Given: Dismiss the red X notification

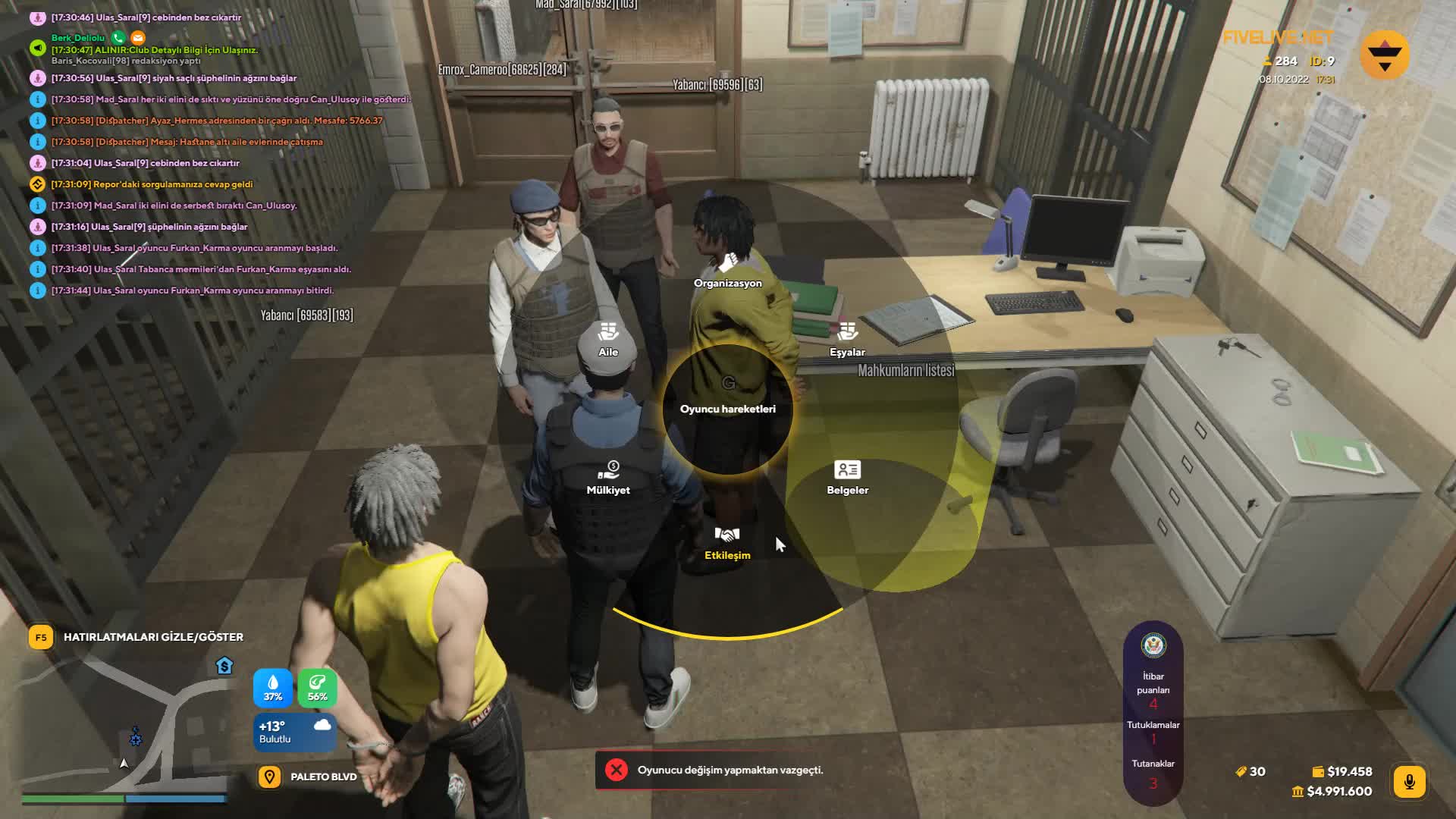Looking at the screenshot, I should [617, 770].
